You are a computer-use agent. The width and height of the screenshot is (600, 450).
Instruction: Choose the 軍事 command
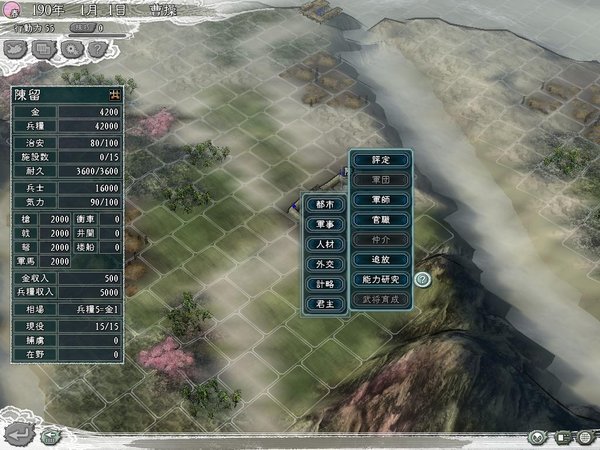(326, 226)
